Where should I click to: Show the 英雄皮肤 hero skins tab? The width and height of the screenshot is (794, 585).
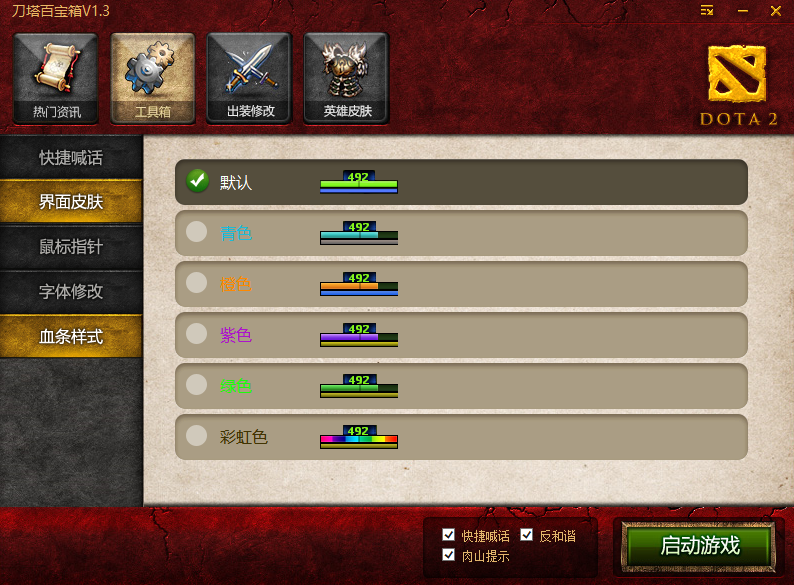[x=346, y=78]
